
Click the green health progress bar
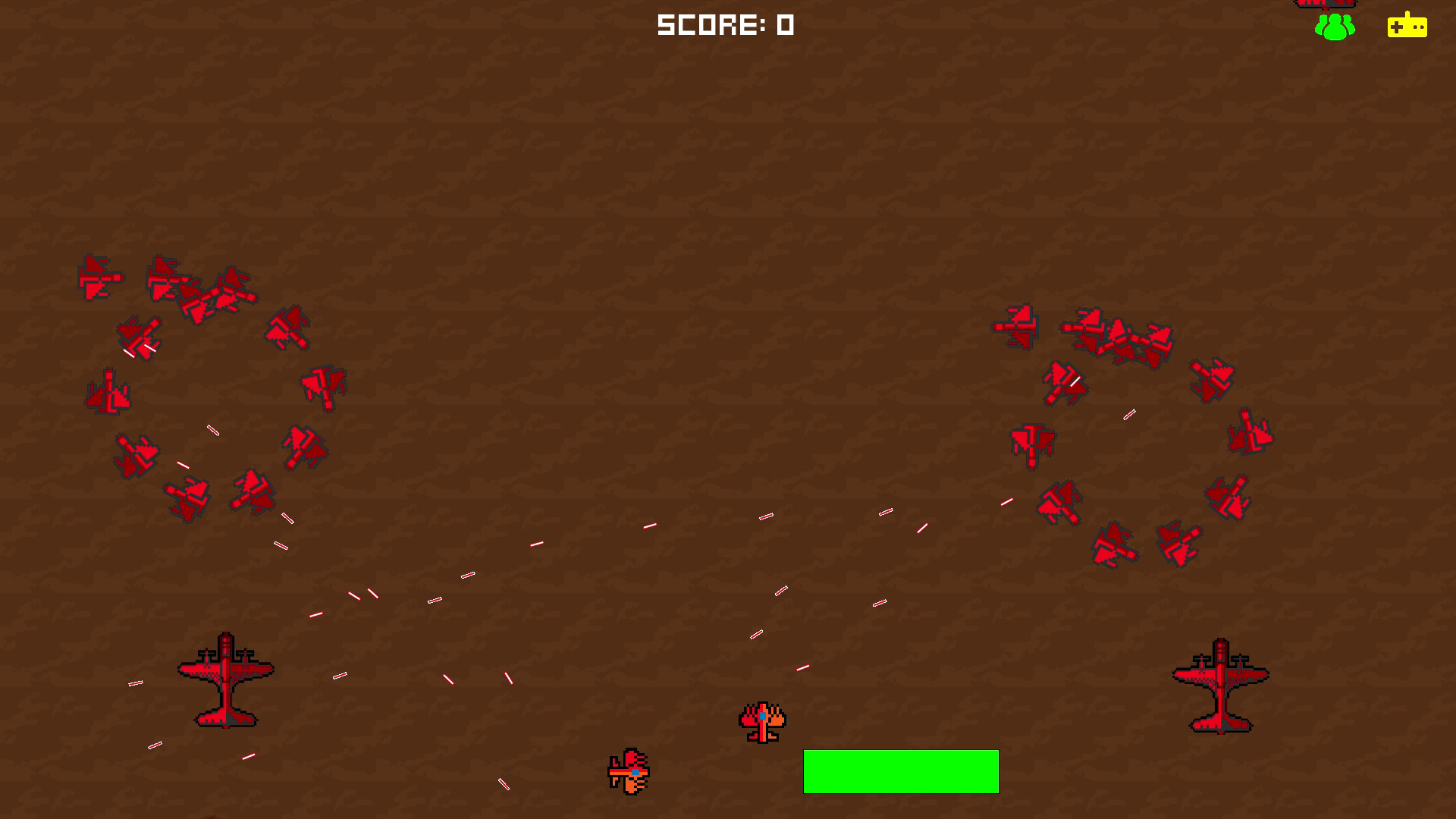pyautogui.click(x=901, y=771)
